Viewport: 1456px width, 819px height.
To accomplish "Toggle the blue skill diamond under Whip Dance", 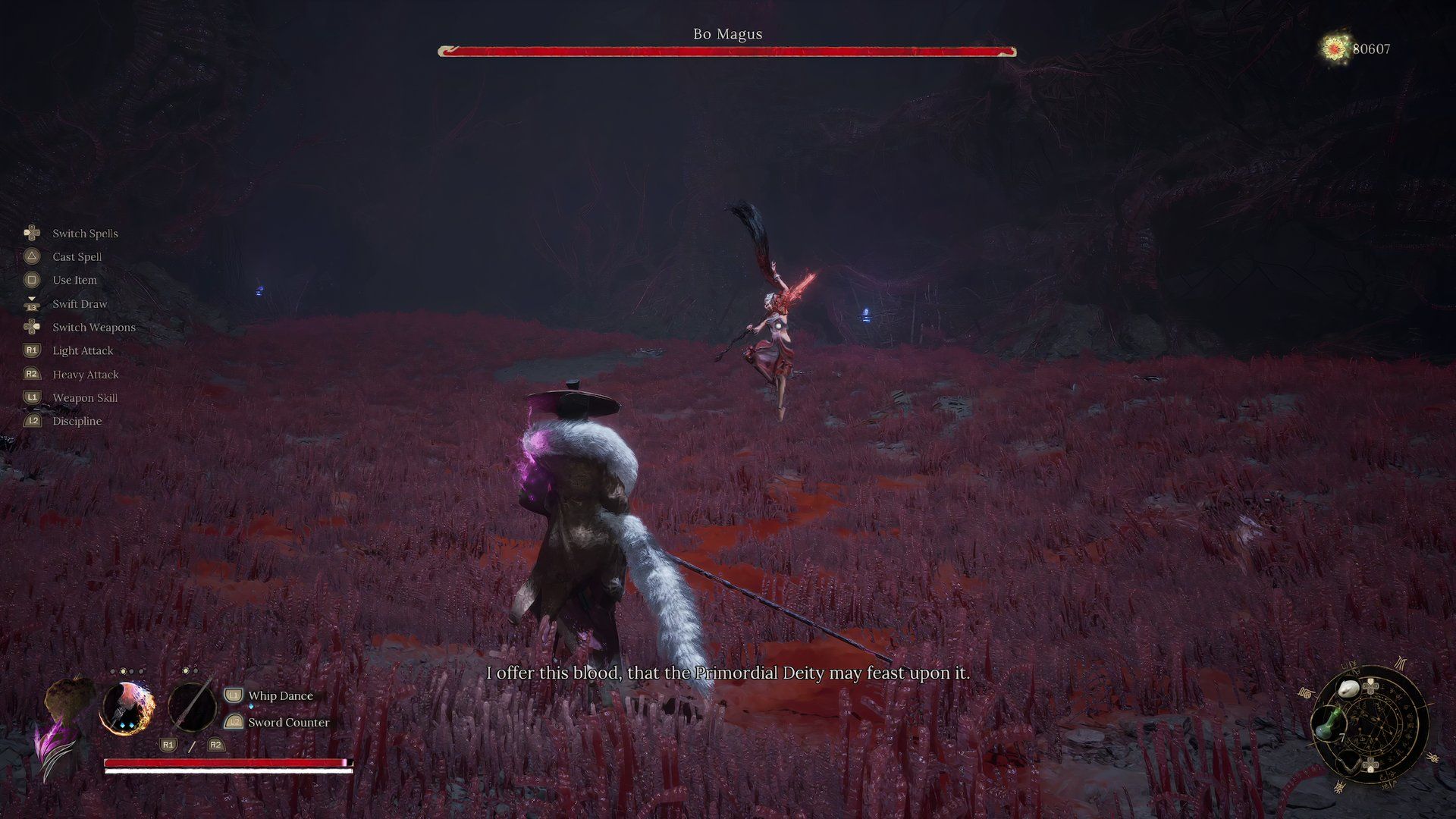I will (251, 707).
